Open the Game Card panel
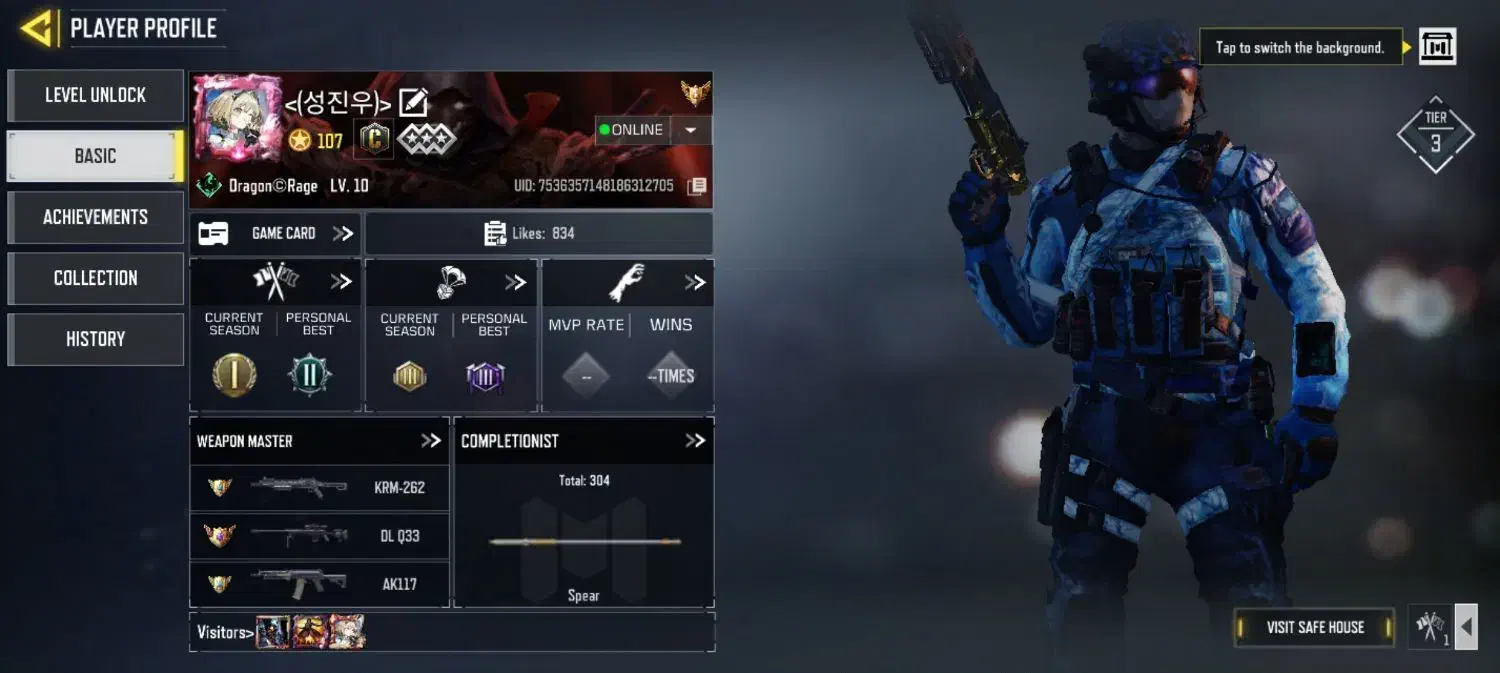Viewport: 1500px width, 673px height. click(275, 233)
